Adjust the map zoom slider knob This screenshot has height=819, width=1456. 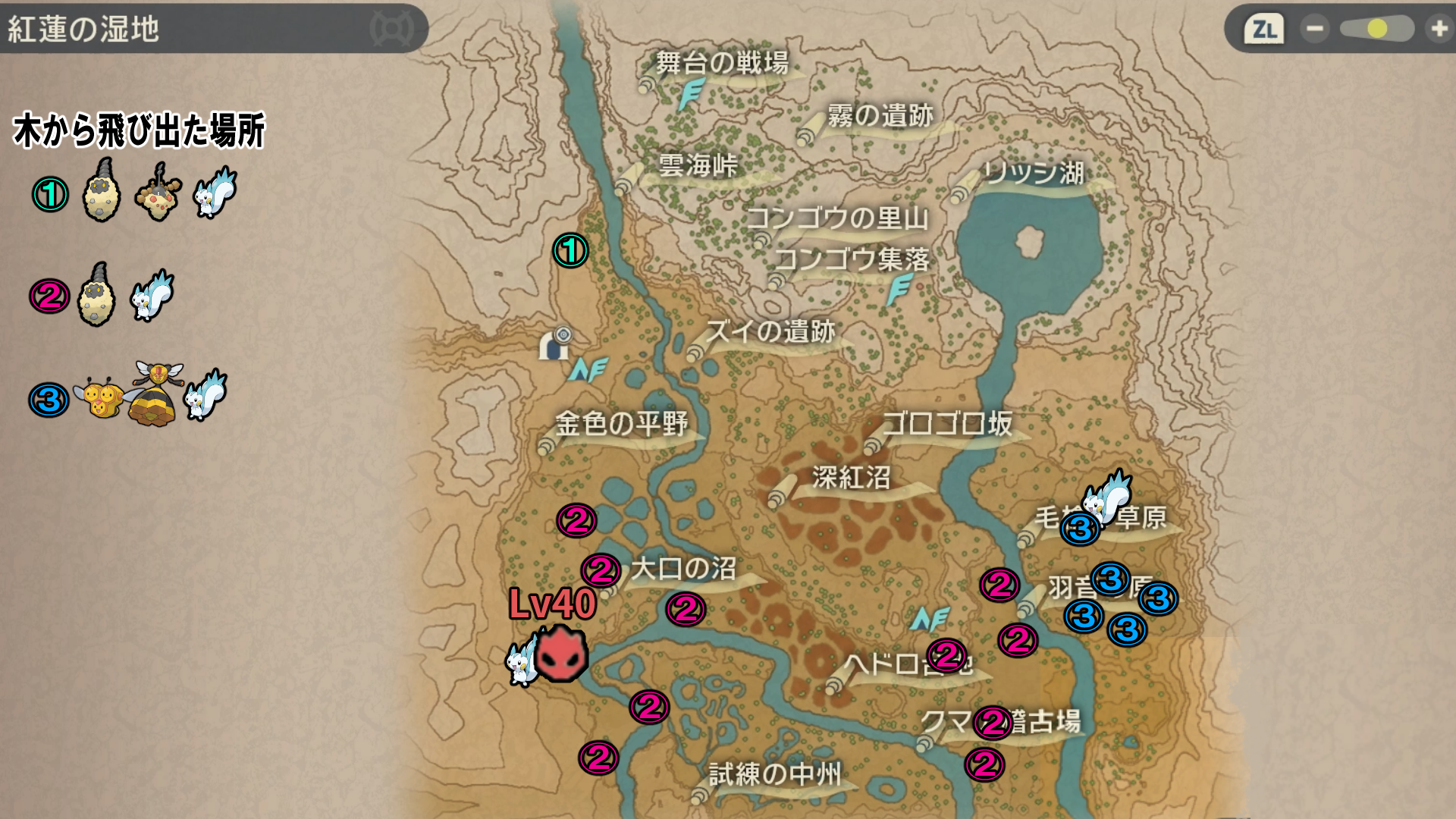(x=1377, y=29)
